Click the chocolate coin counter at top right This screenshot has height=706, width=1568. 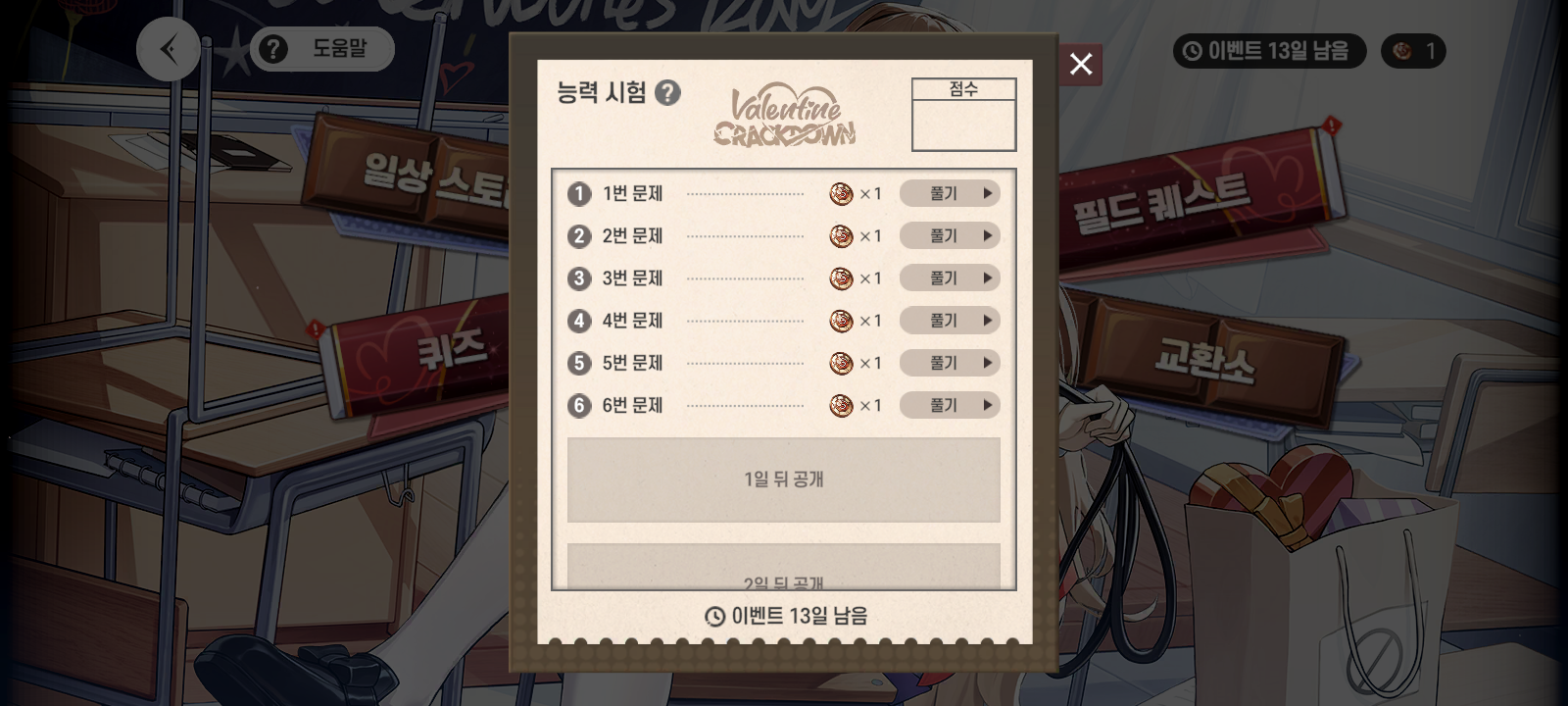pyautogui.click(x=1413, y=50)
